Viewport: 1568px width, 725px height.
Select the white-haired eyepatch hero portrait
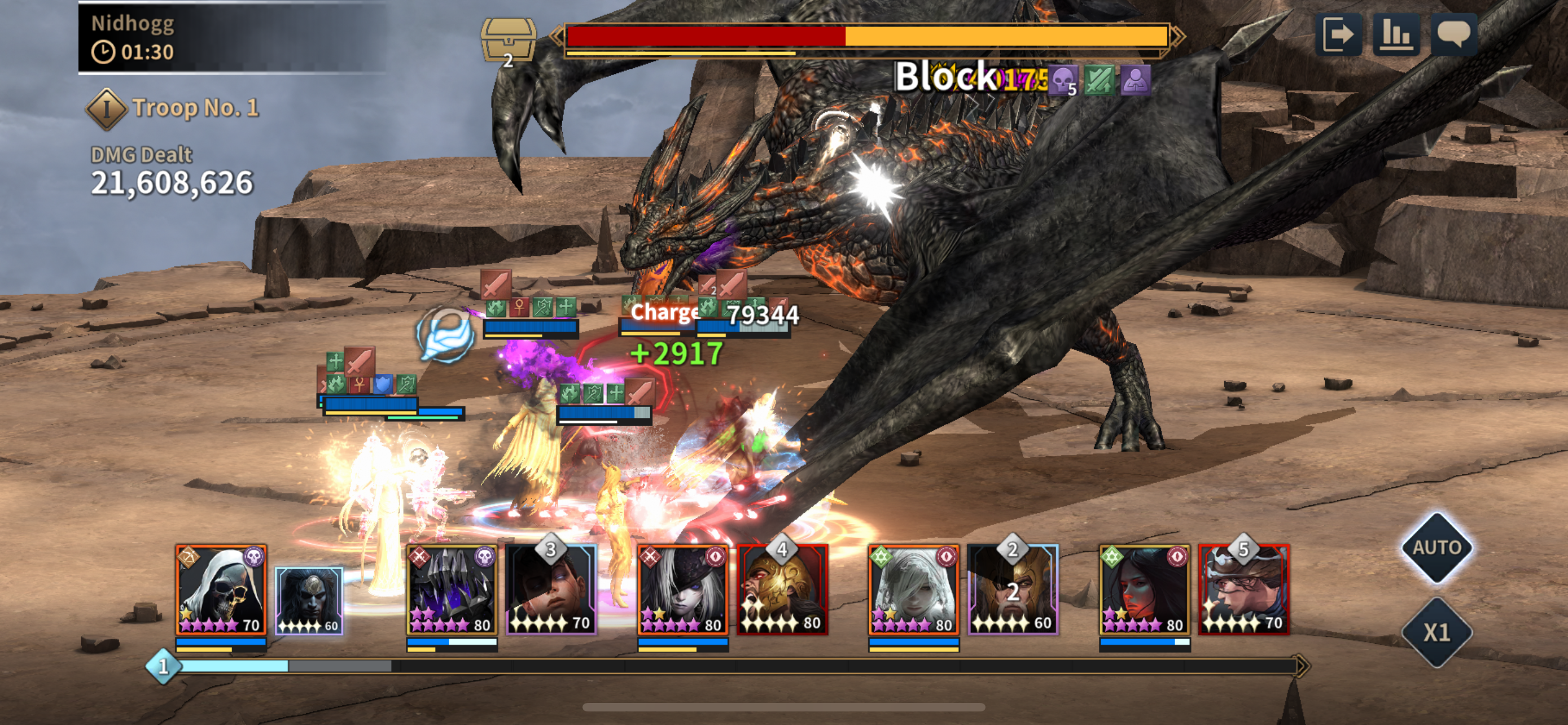(682, 590)
